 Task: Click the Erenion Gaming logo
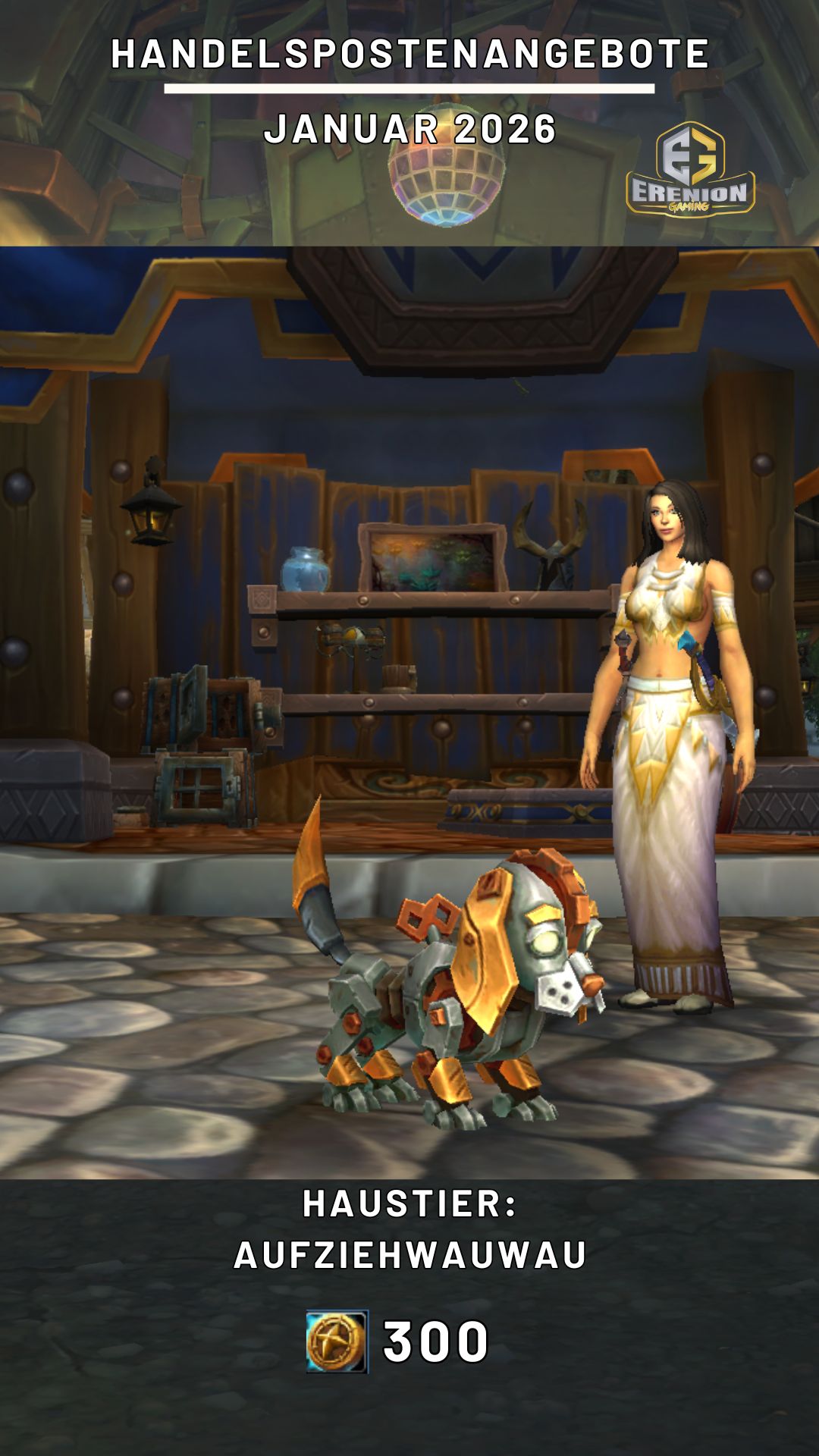pos(690,170)
